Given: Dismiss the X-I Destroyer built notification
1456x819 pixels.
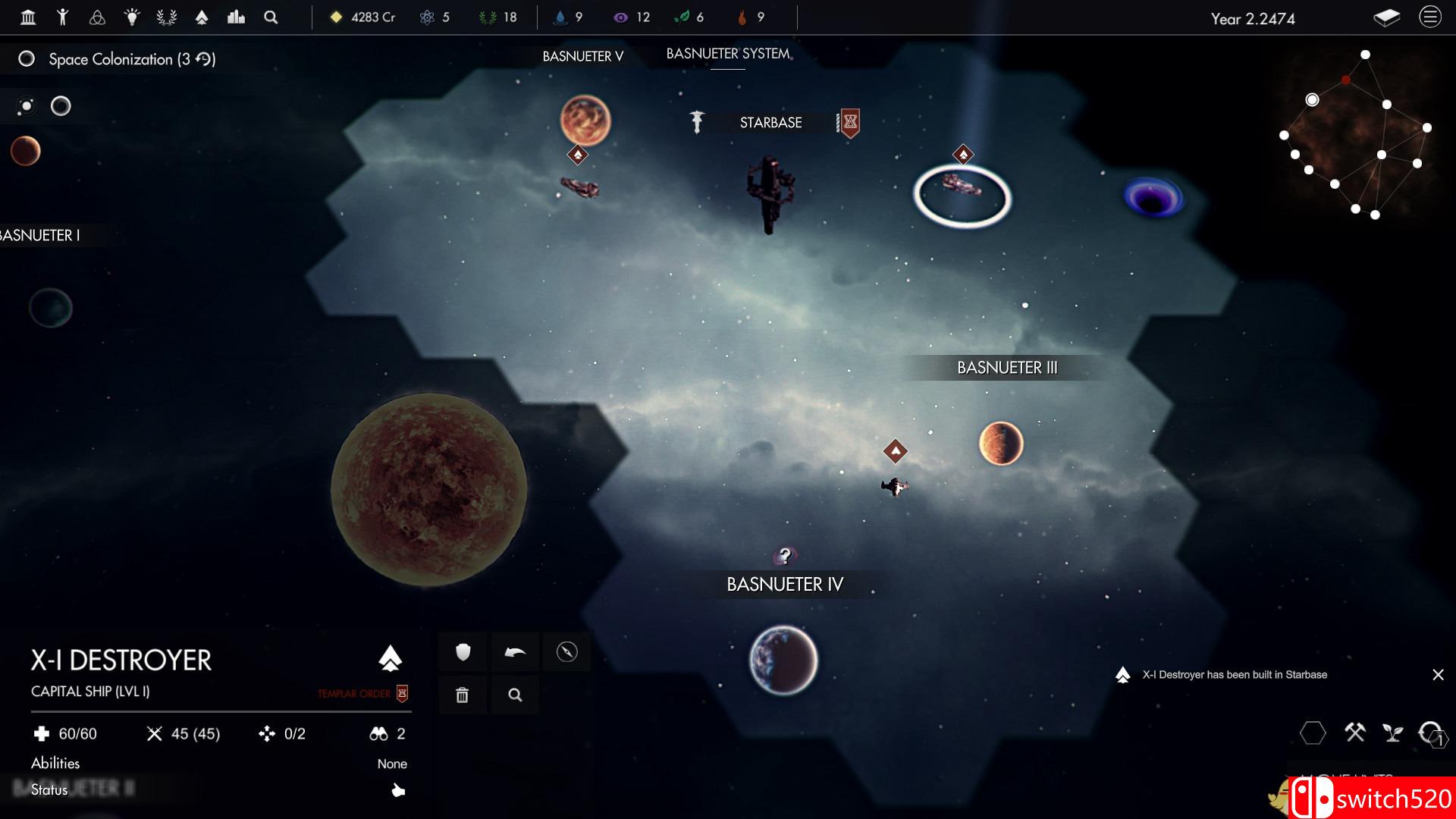Looking at the screenshot, I should [x=1438, y=675].
